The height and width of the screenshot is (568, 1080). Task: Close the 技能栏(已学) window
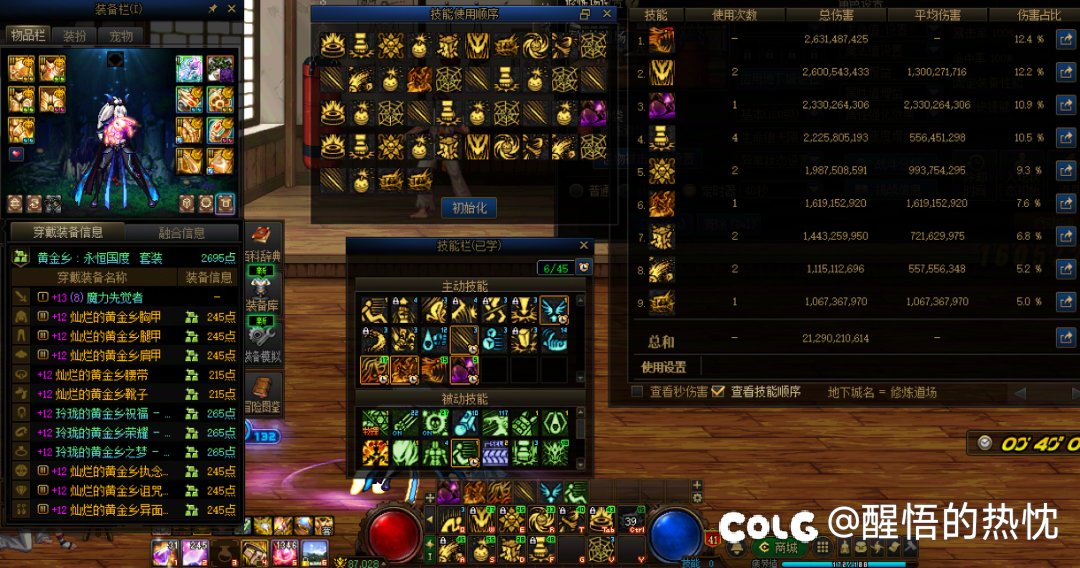(x=585, y=245)
